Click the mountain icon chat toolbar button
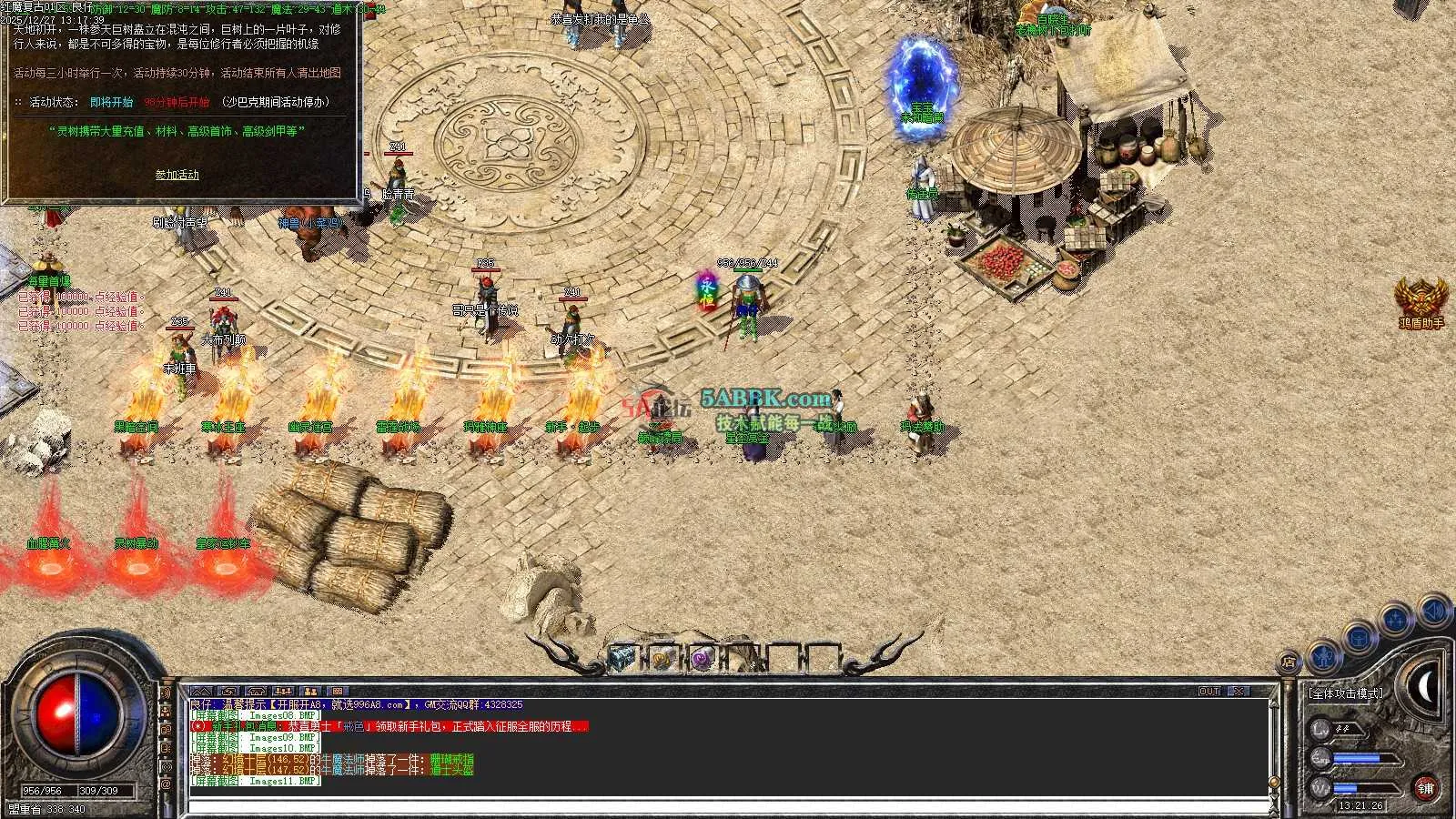Screen dimensions: 1456x819 pyautogui.click(x=201, y=692)
